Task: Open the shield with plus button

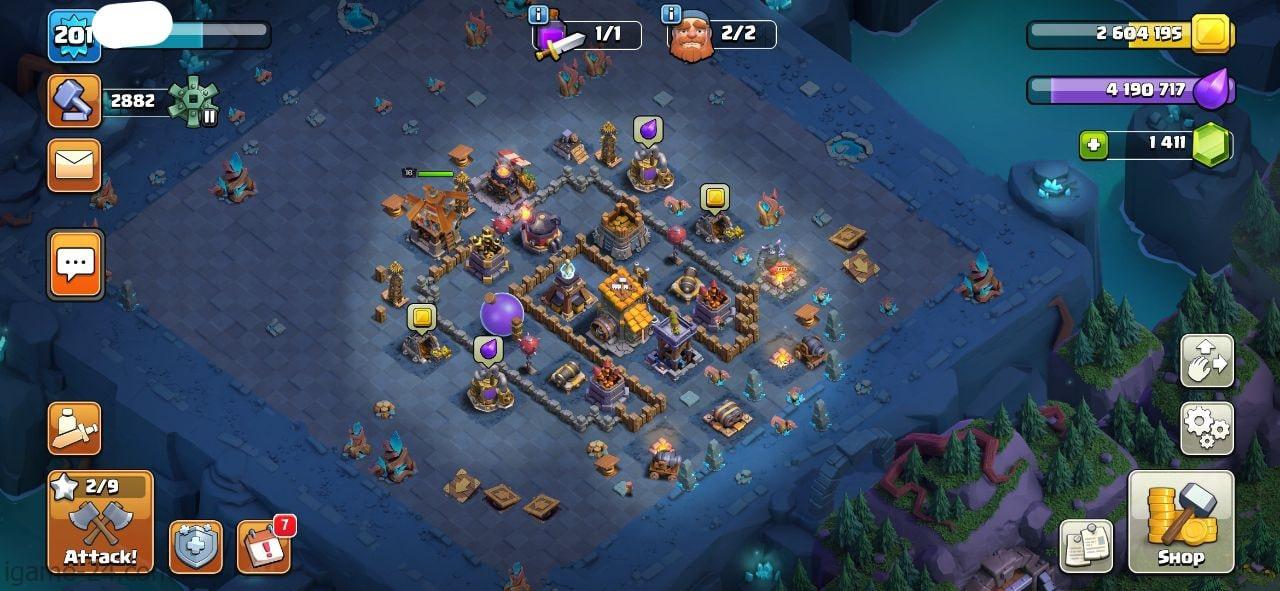Action: (195, 547)
